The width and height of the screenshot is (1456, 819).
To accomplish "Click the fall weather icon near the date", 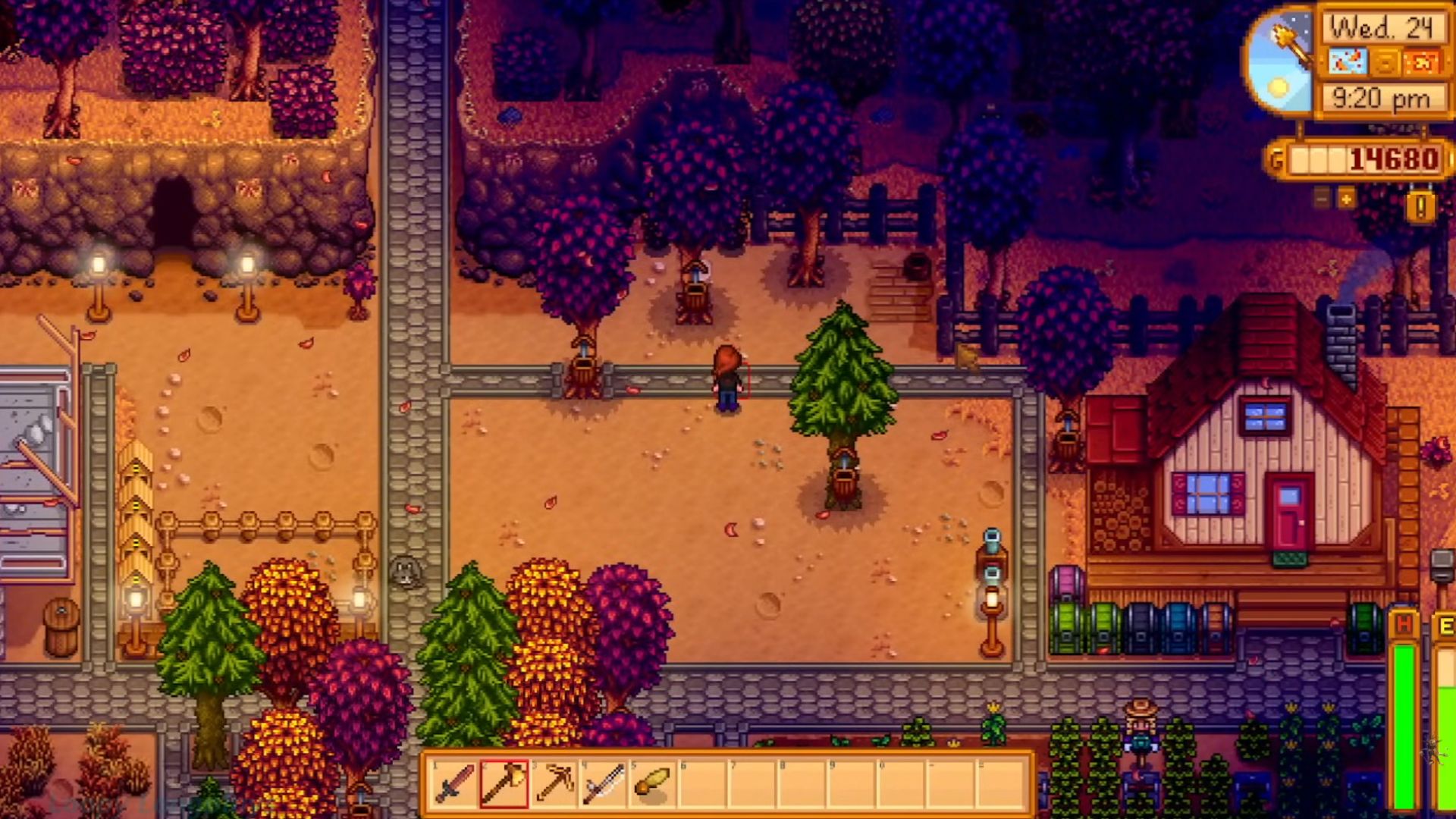I will coord(1348,61).
